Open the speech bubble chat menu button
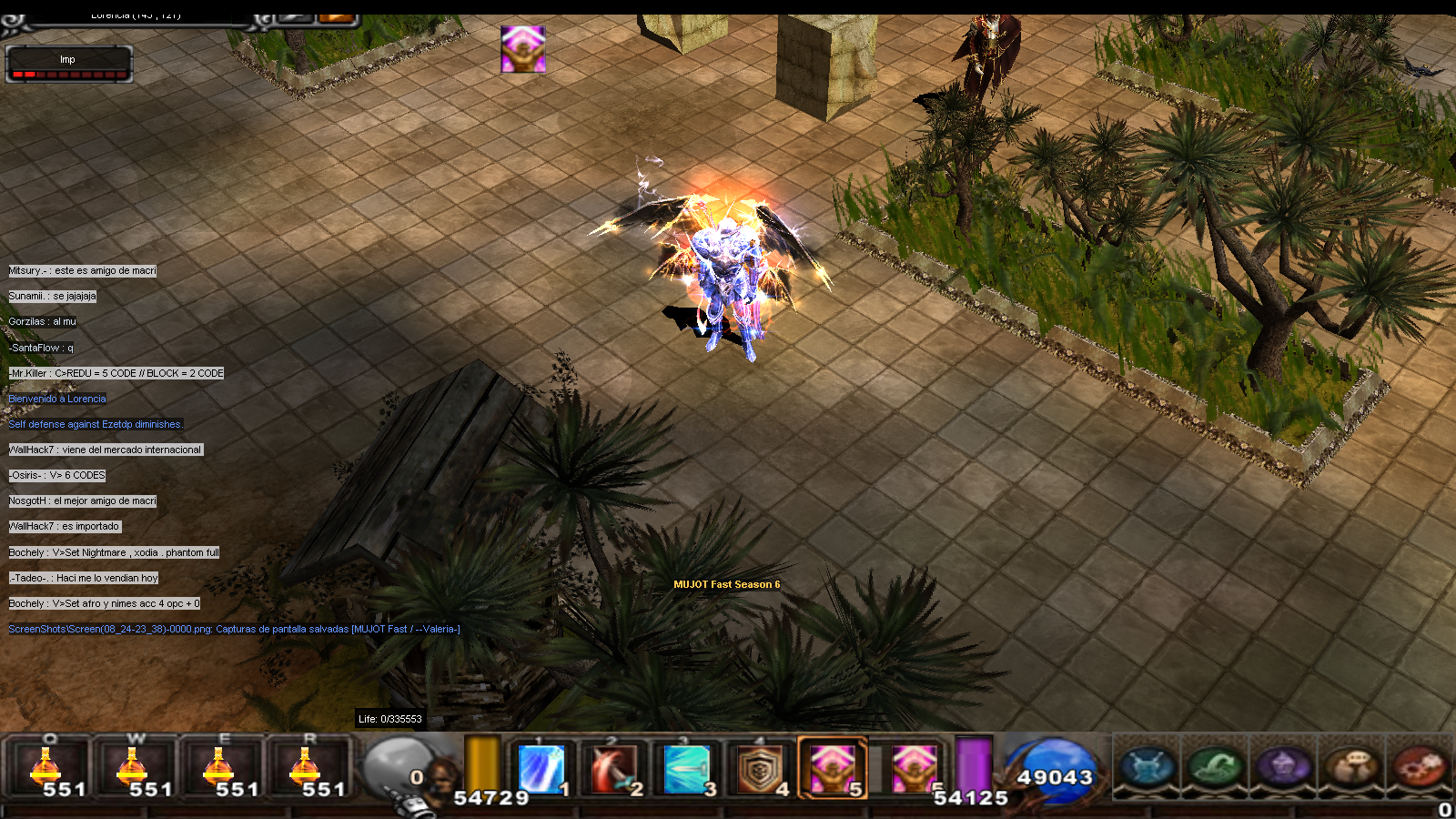This screenshot has height=819, width=1456. pos(1352,766)
